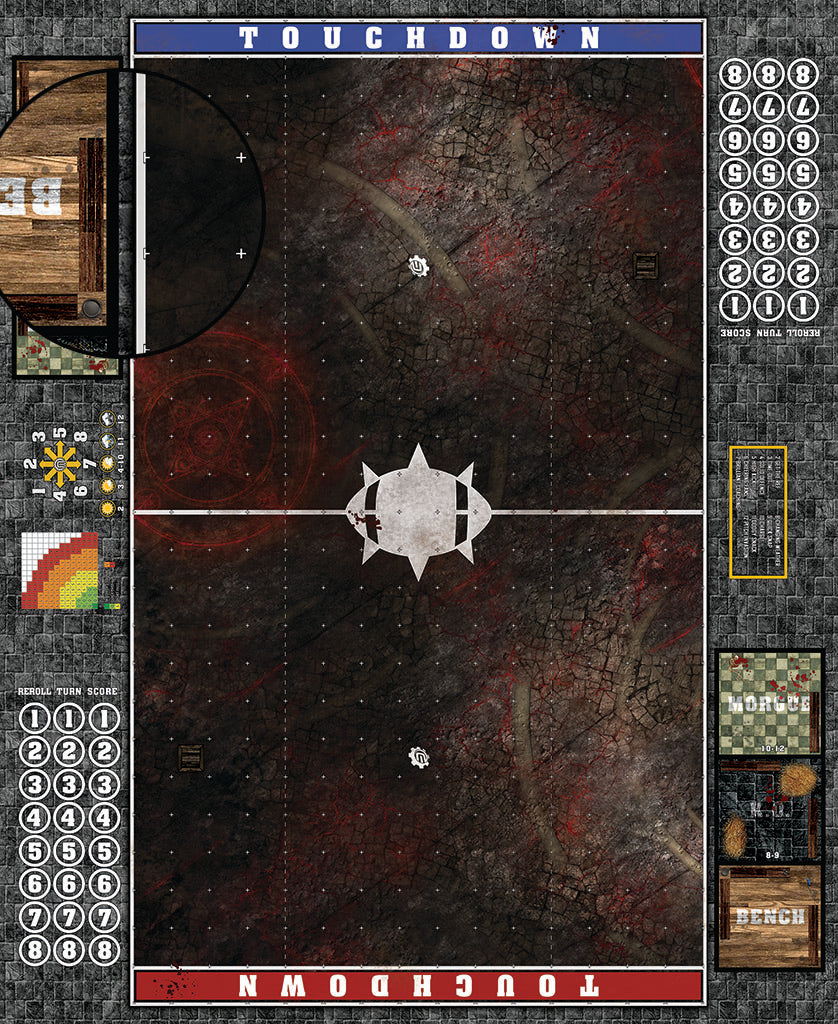
Task: Open the colored passing range chart
Action: coord(60,571)
